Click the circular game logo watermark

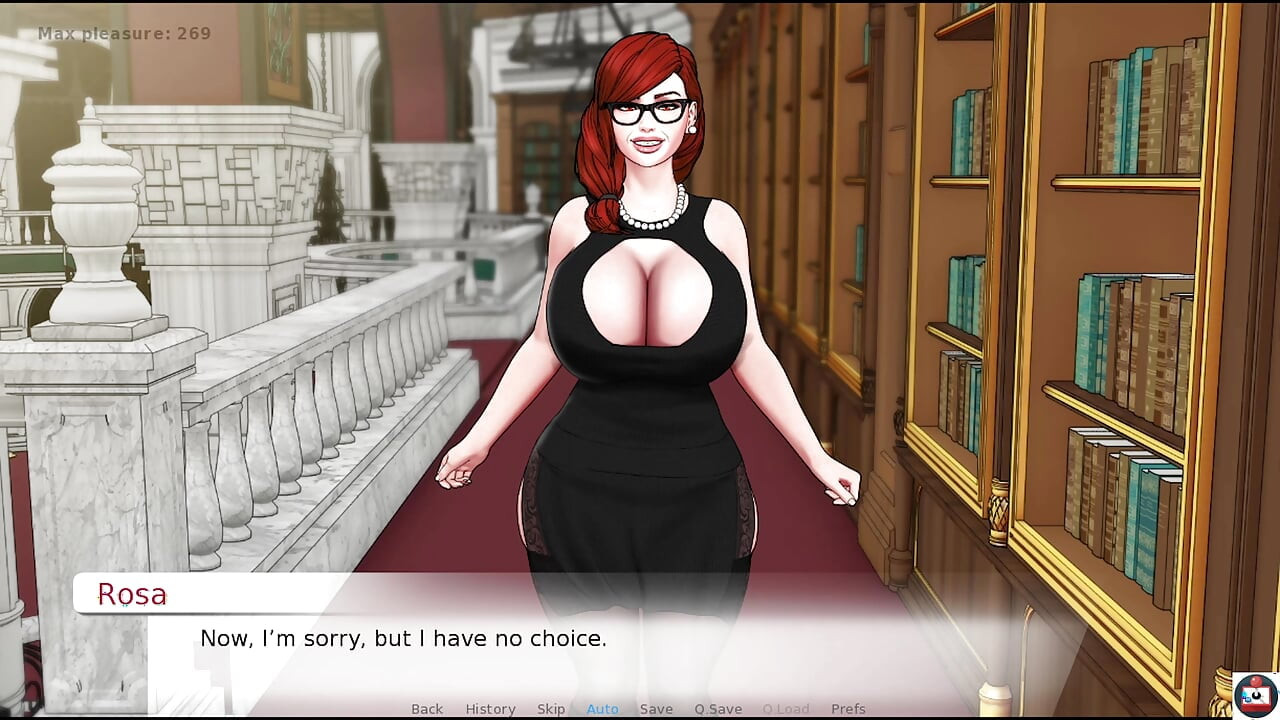[x=1253, y=695]
